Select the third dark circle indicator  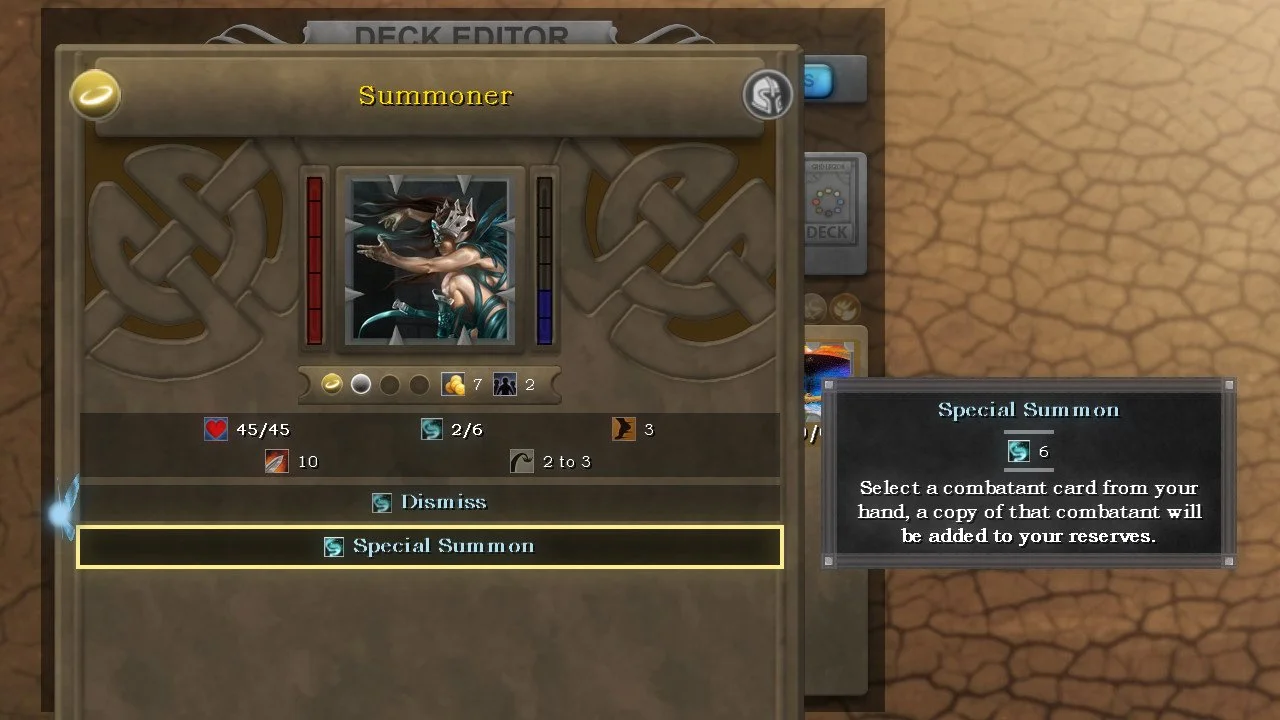[x=390, y=384]
